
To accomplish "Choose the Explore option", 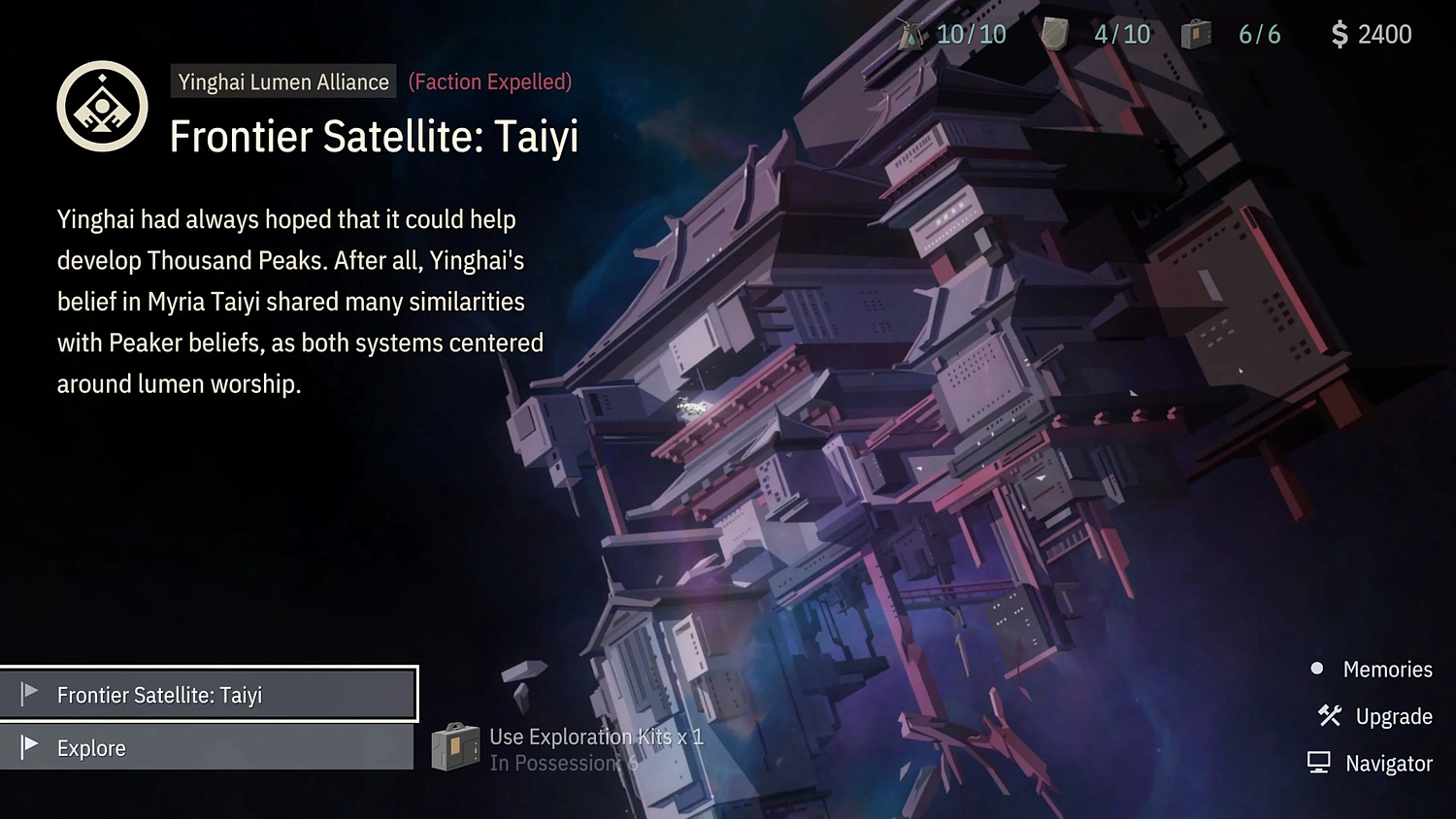I will 206,748.
